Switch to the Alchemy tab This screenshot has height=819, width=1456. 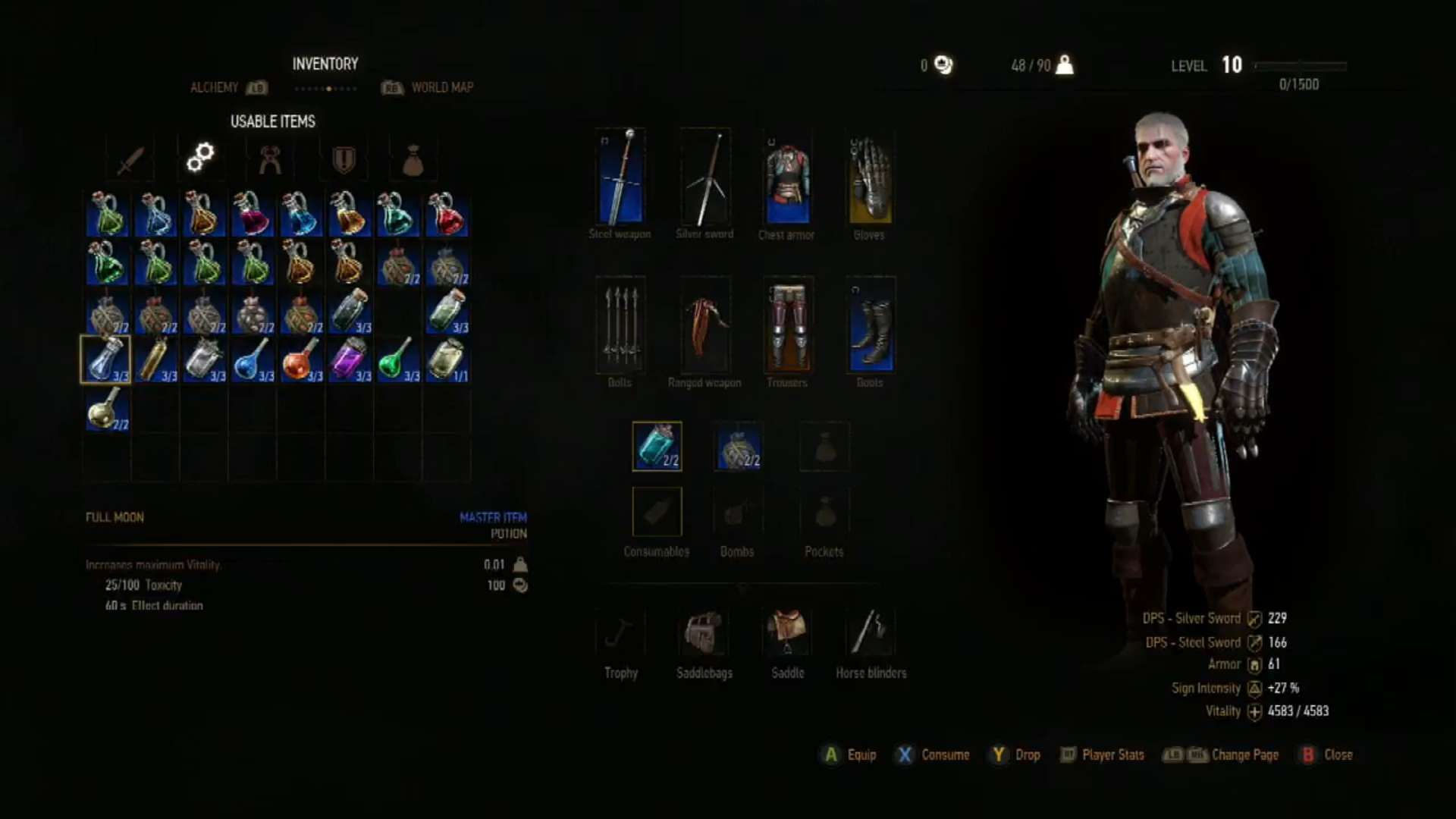pyautogui.click(x=215, y=87)
